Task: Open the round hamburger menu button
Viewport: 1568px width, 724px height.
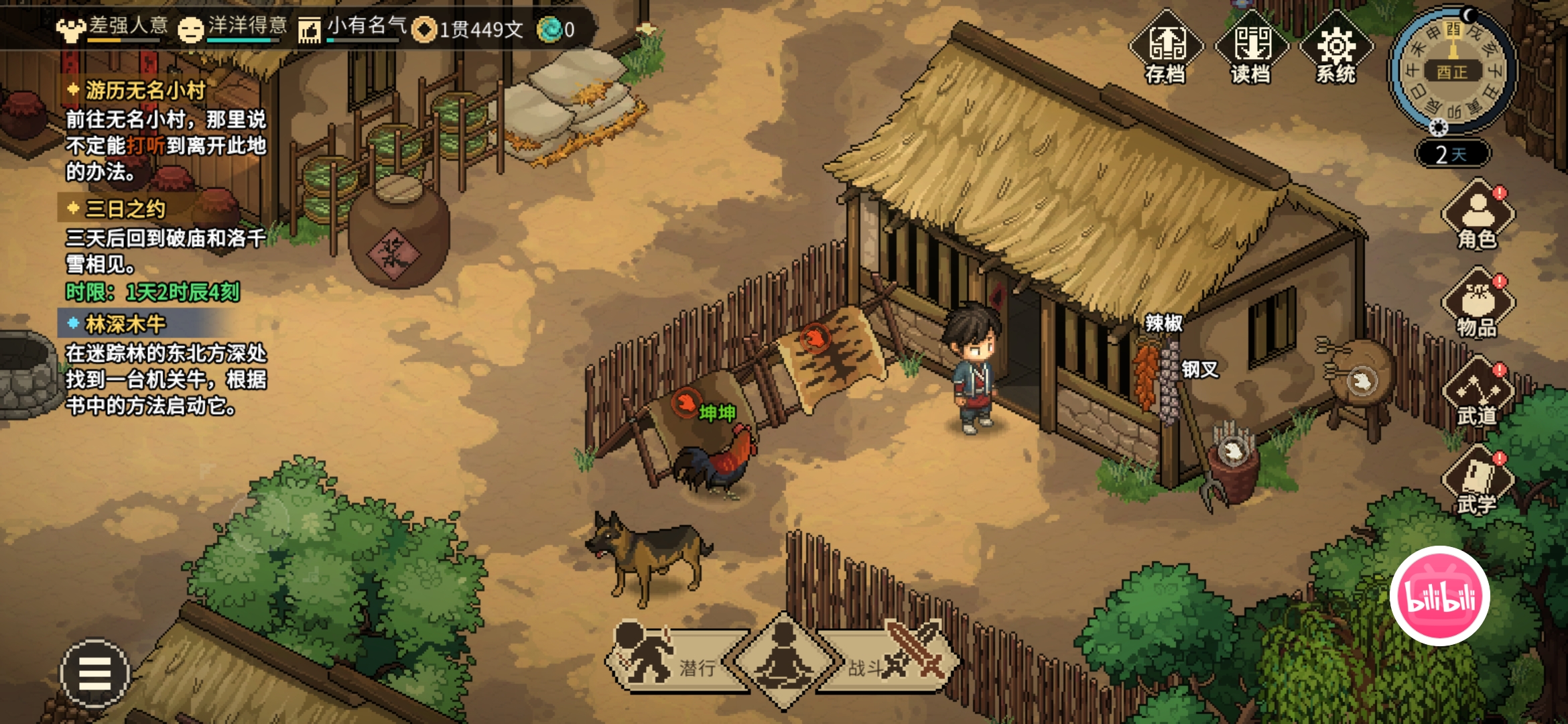Action: [94, 673]
